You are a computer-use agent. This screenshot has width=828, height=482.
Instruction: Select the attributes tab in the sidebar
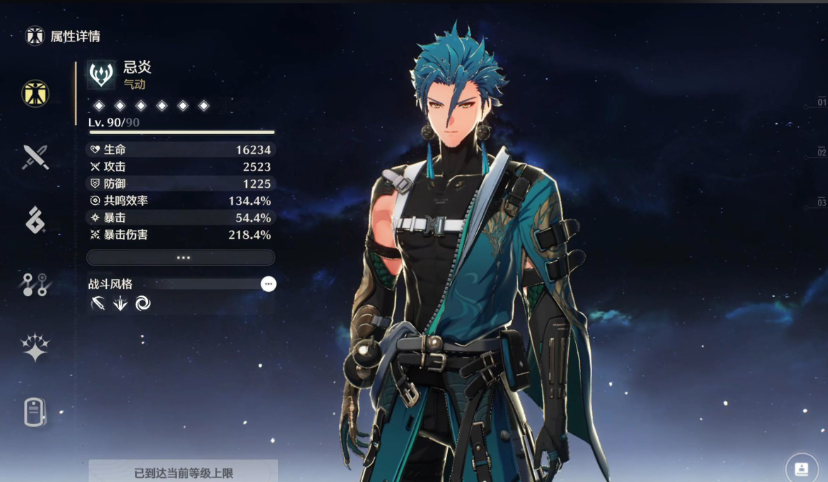pyautogui.click(x=36, y=94)
